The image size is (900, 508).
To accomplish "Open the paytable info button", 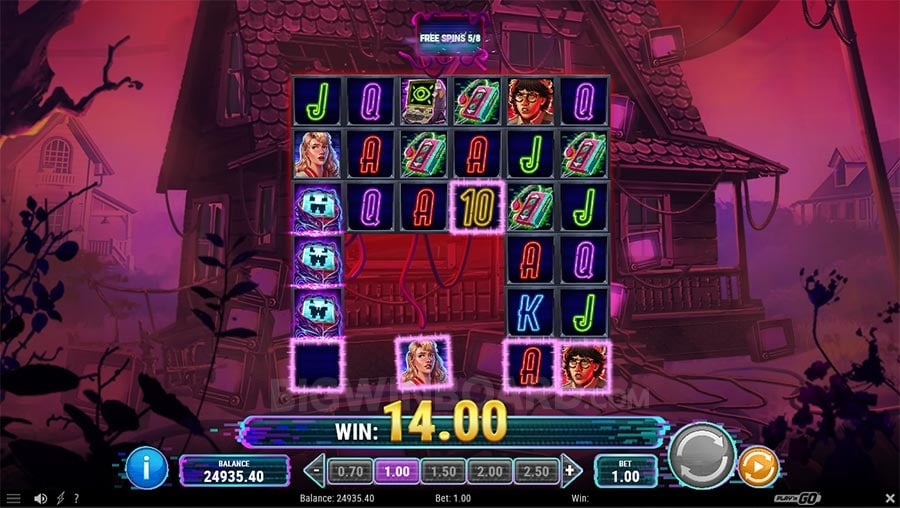I will point(146,468).
